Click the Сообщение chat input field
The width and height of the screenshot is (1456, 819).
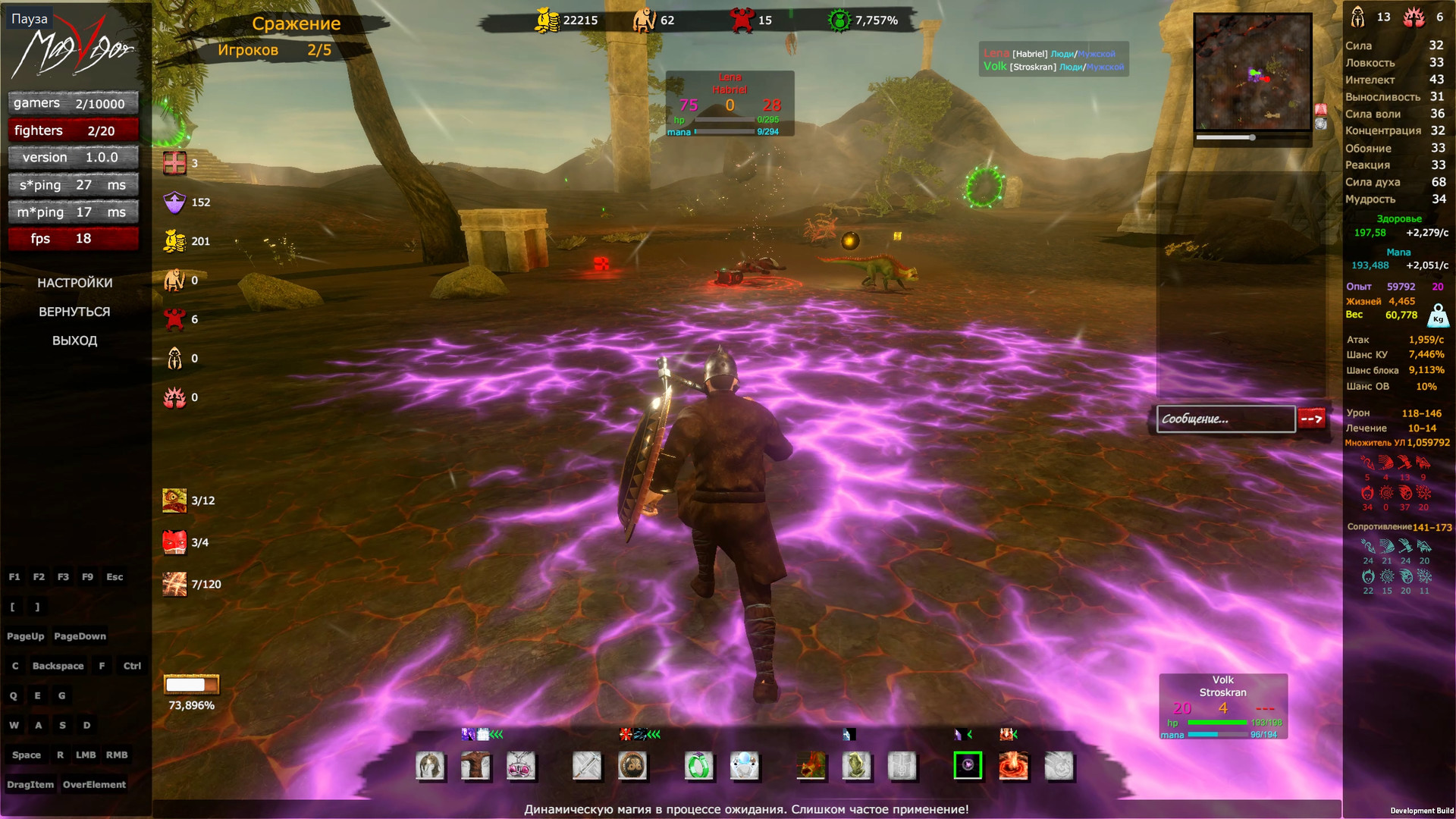click(1225, 419)
